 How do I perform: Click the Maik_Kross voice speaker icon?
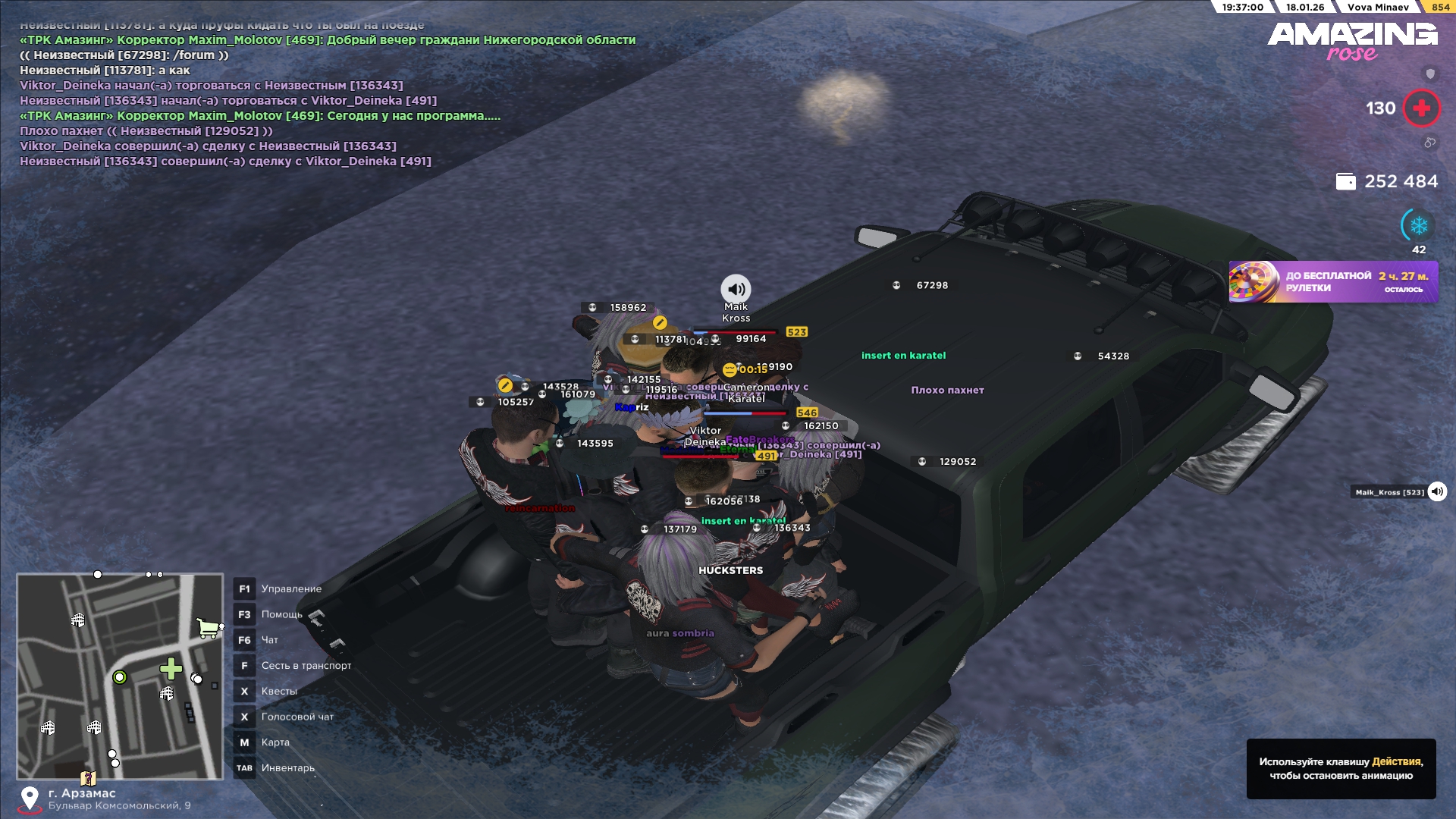(x=1437, y=492)
